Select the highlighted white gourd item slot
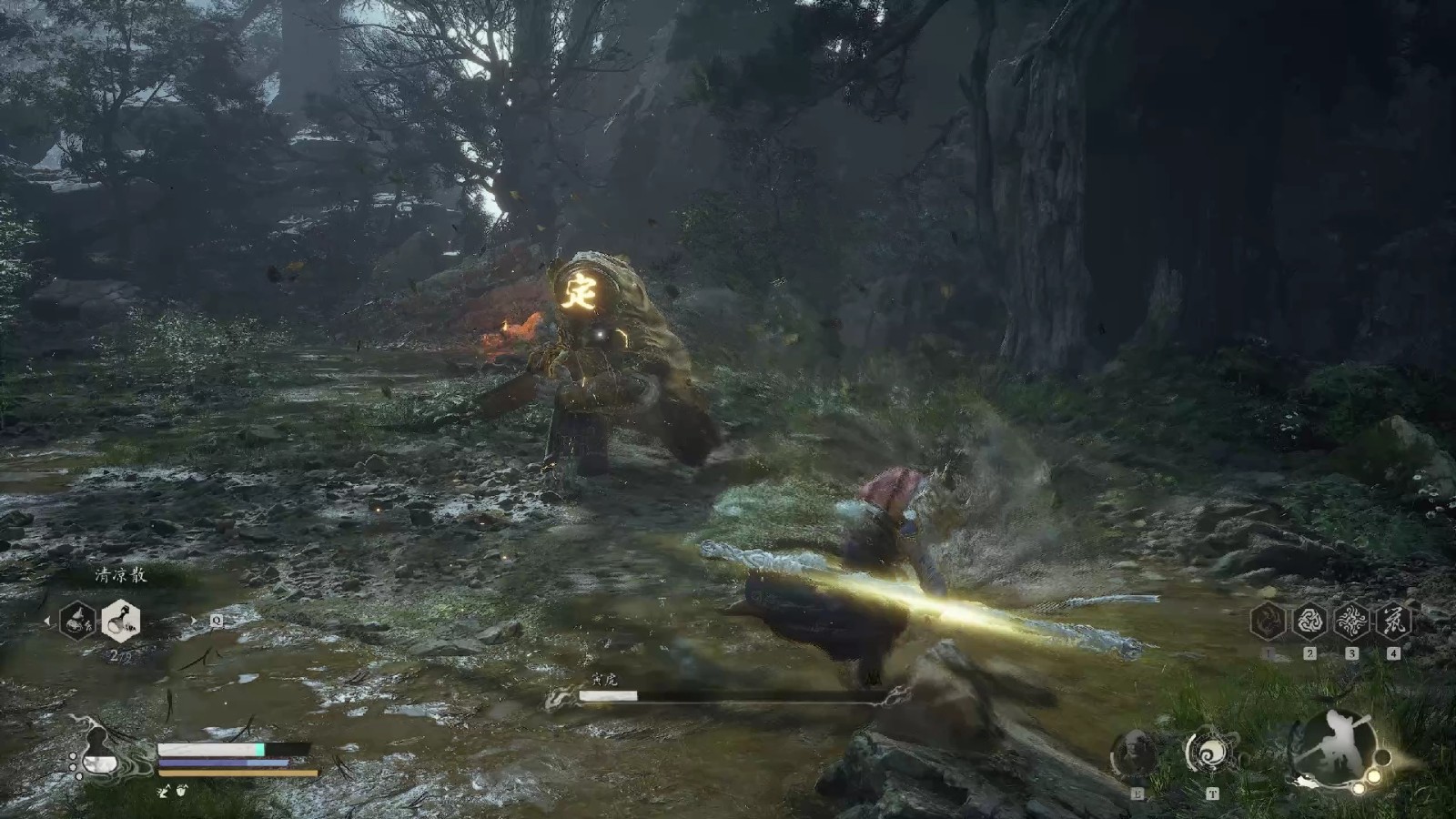Viewport: 1456px width, 819px height. [121, 621]
